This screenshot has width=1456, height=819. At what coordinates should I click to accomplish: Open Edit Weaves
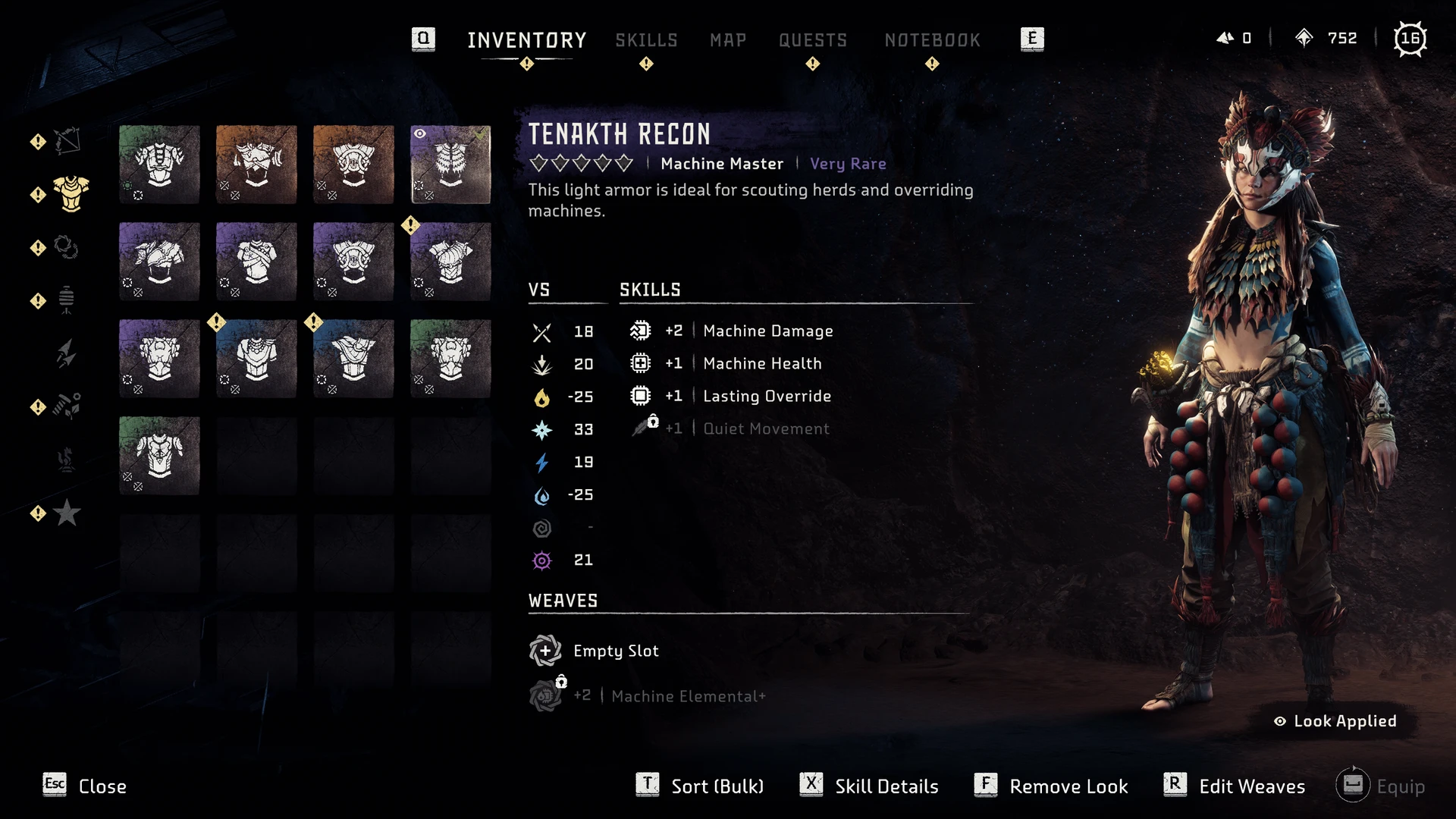(x=1235, y=786)
